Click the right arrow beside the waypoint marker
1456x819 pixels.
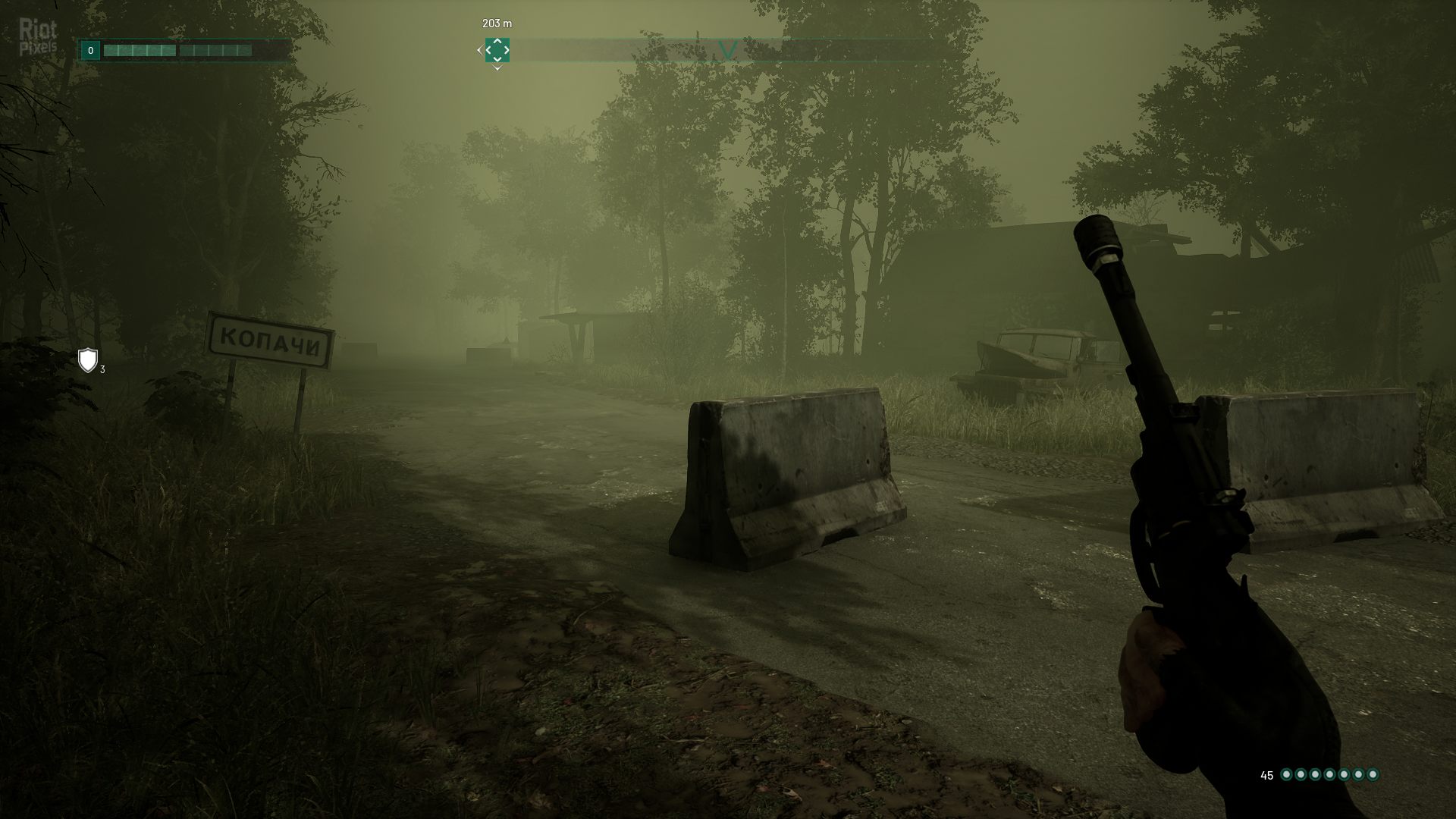click(x=507, y=49)
